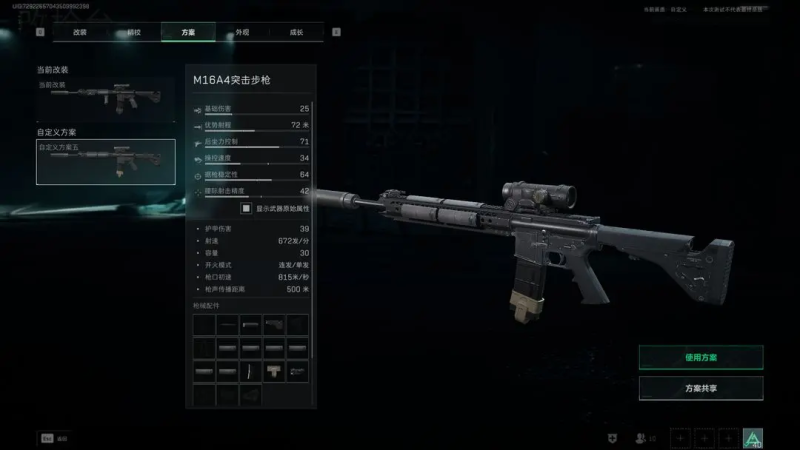
Task: Open the 成长 tab
Action: pos(297,32)
